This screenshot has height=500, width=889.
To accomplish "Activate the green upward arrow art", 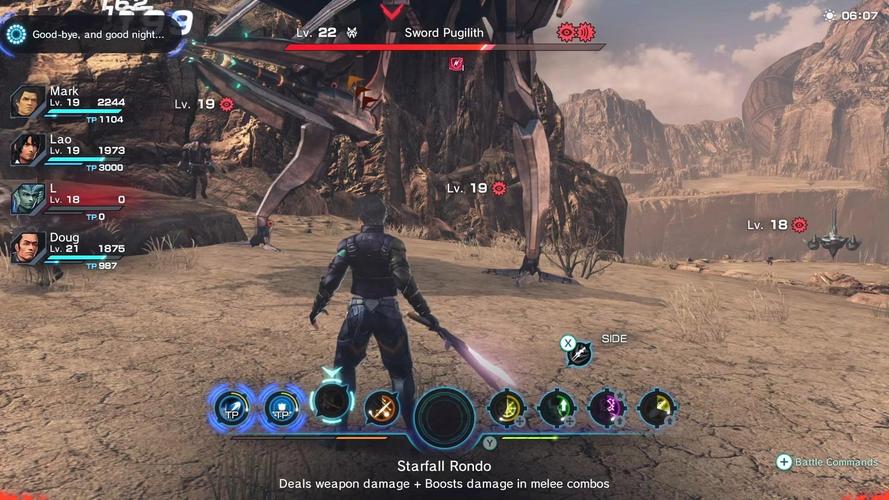I will pyautogui.click(x=556, y=407).
